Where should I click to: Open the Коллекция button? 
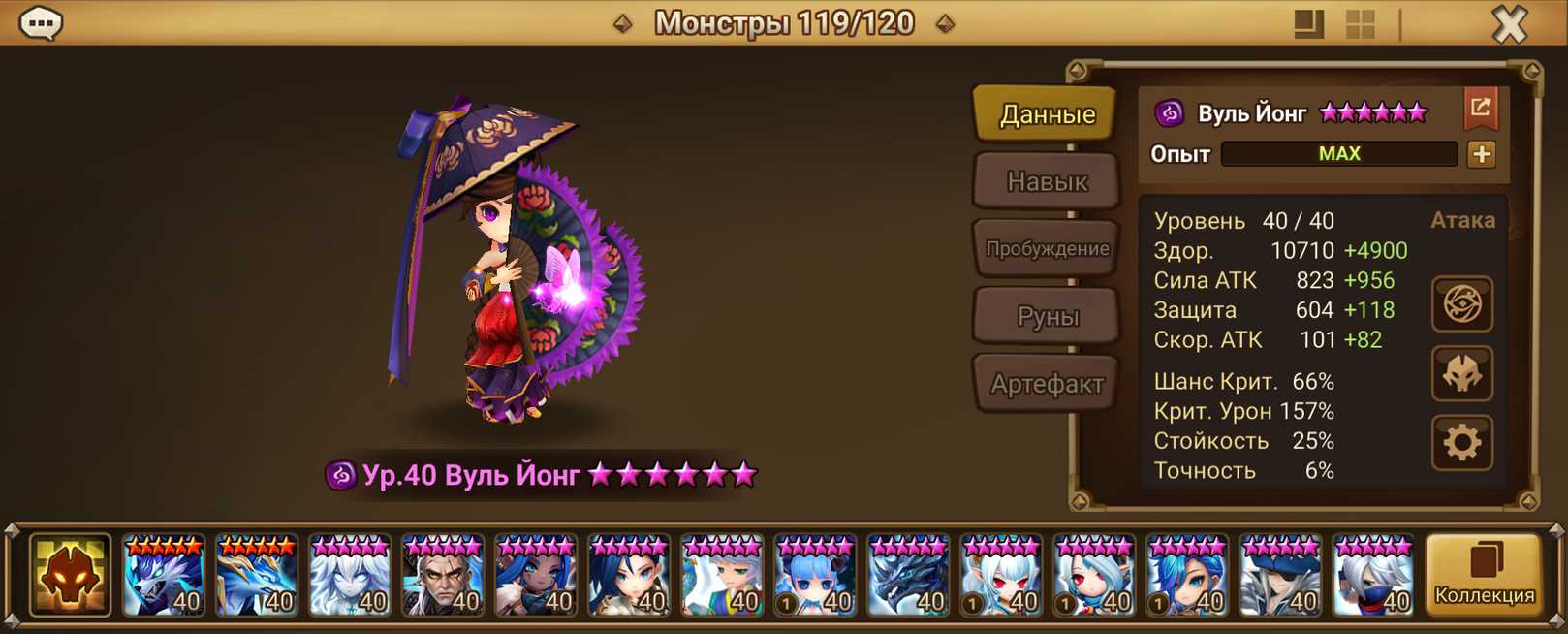tap(1484, 576)
